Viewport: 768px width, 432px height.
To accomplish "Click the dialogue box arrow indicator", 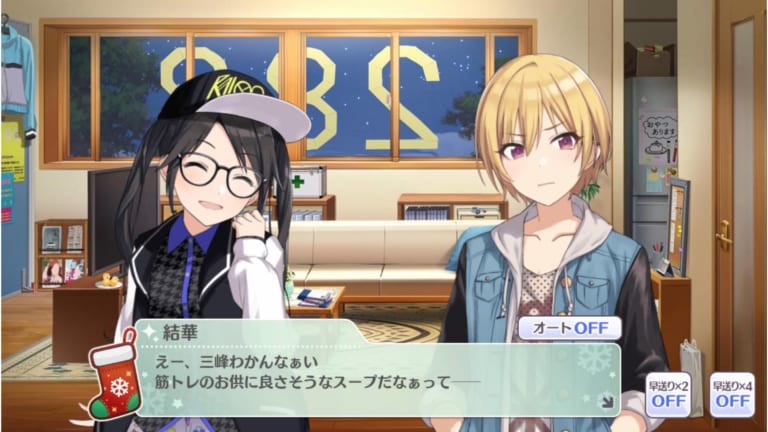I will point(606,403).
